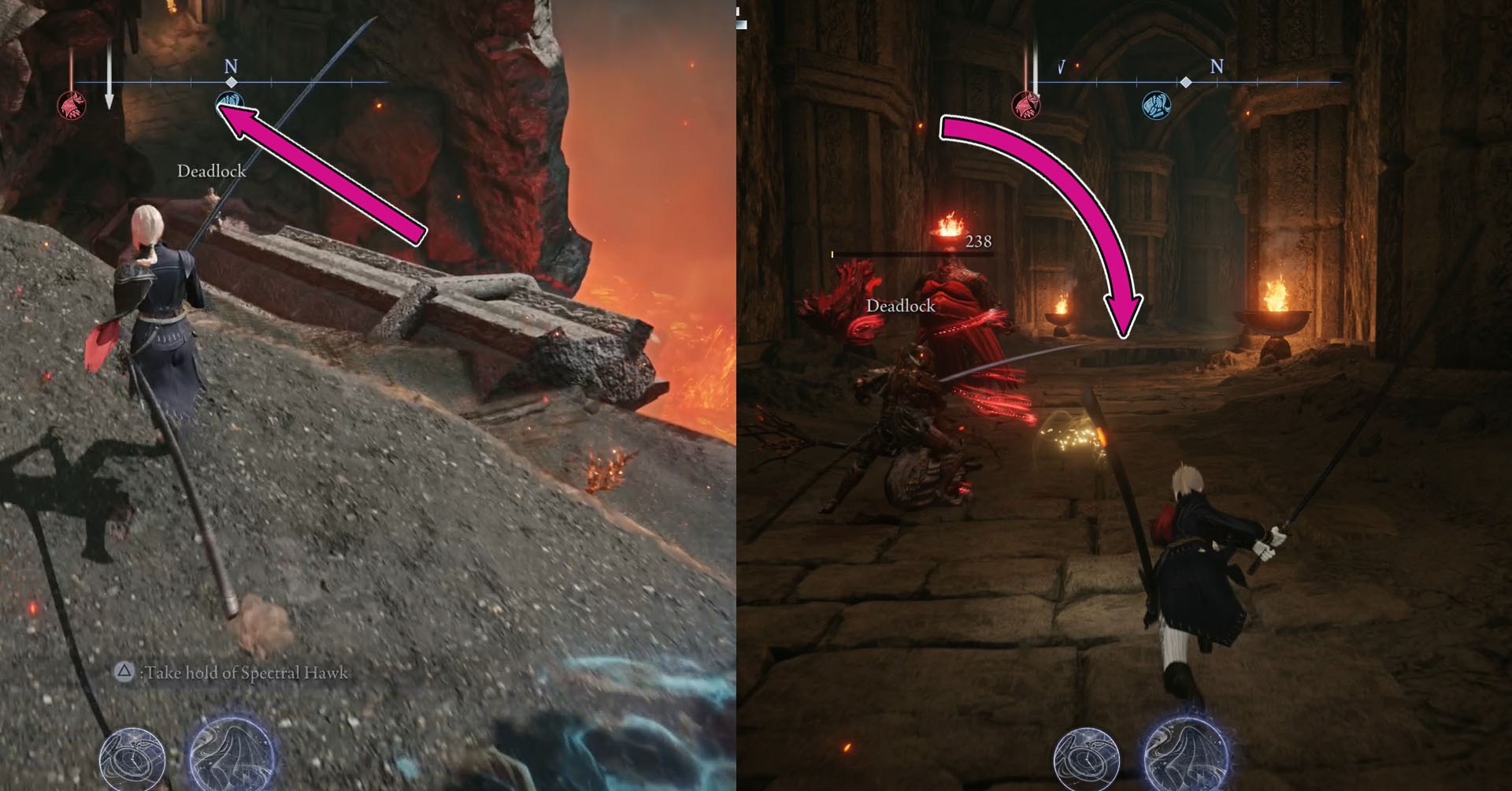Select the N heading on the left compass
The height and width of the screenshot is (791, 1512).
click(231, 65)
